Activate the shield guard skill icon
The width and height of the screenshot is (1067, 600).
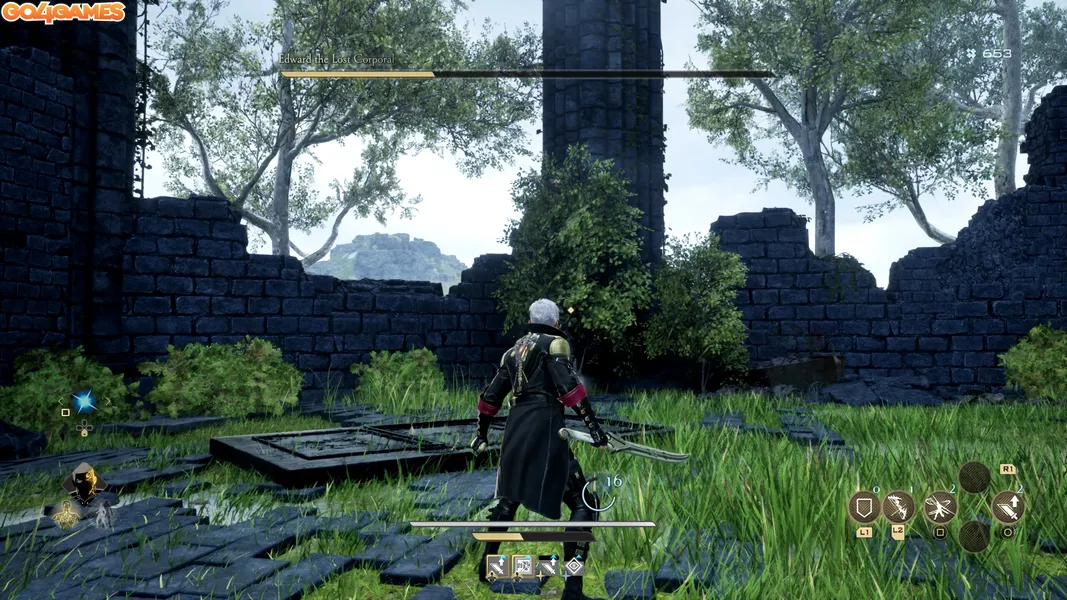tap(864, 507)
